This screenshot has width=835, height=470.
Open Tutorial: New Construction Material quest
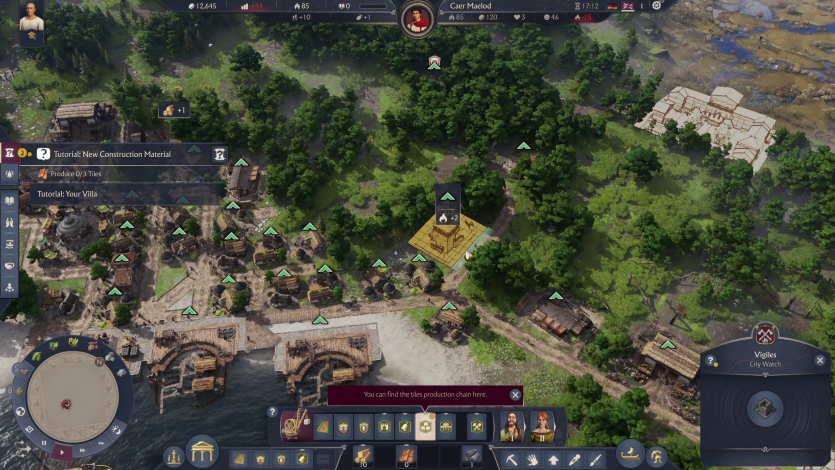(x=104, y=154)
